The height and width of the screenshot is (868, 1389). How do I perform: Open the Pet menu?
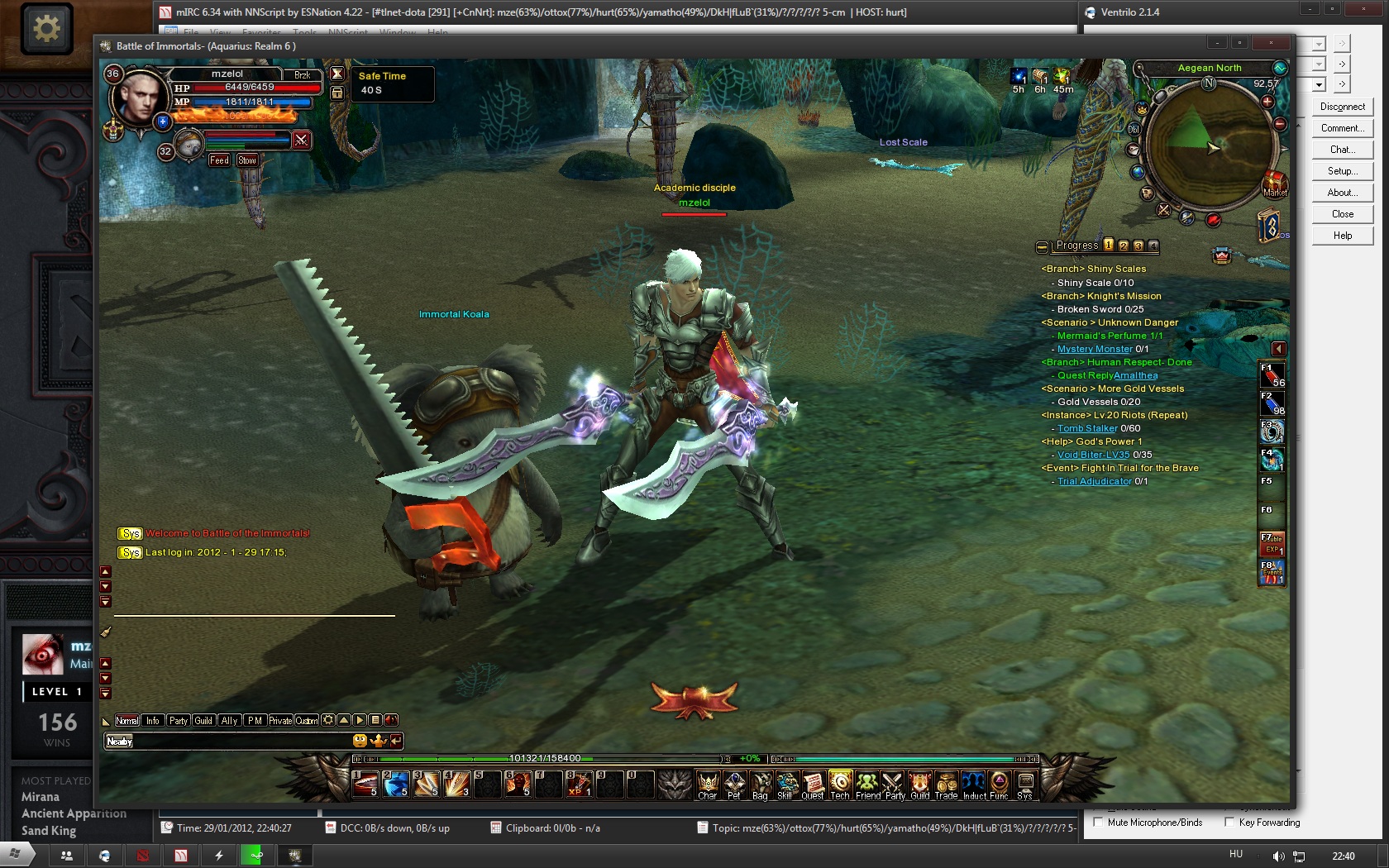pyautogui.click(x=734, y=784)
